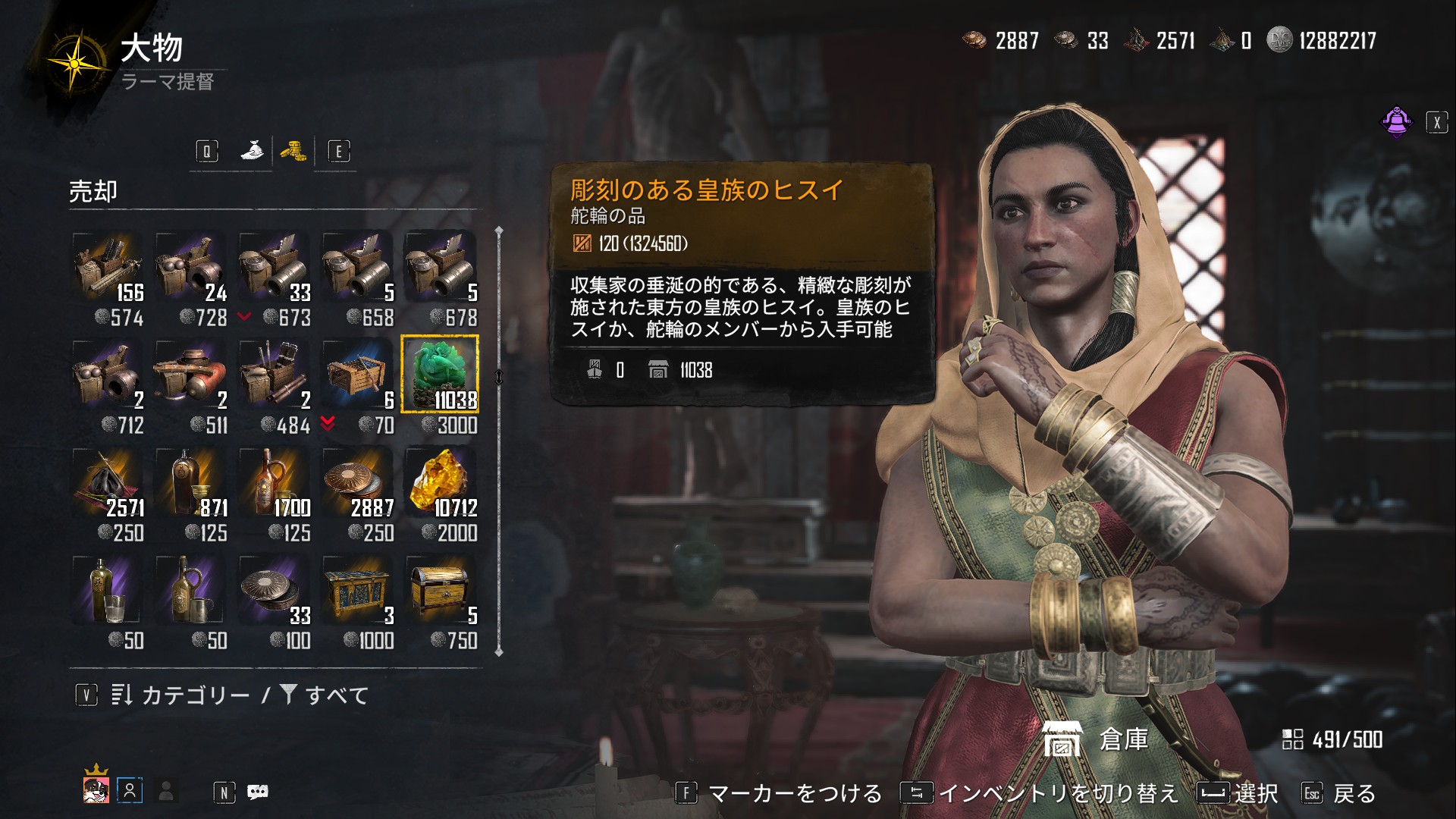The width and height of the screenshot is (1456, 819).
Task: Select the bronze coin stack of 2887
Action: pyautogui.click(x=356, y=482)
